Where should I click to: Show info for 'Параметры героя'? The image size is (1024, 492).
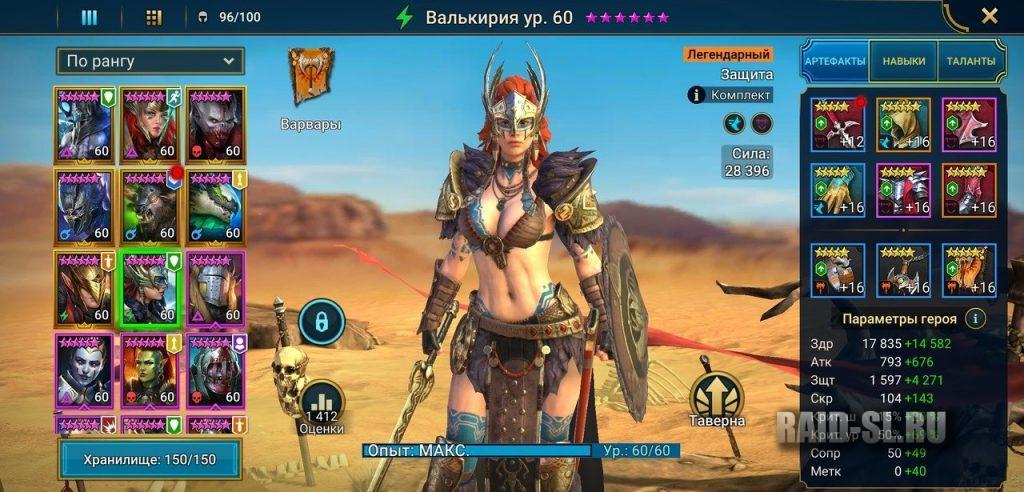pos(975,319)
